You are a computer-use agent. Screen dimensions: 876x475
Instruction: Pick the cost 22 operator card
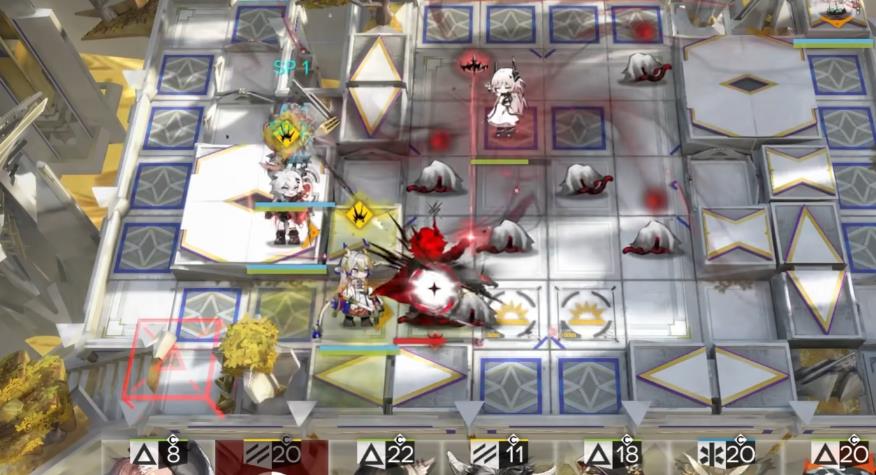pos(385,457)
